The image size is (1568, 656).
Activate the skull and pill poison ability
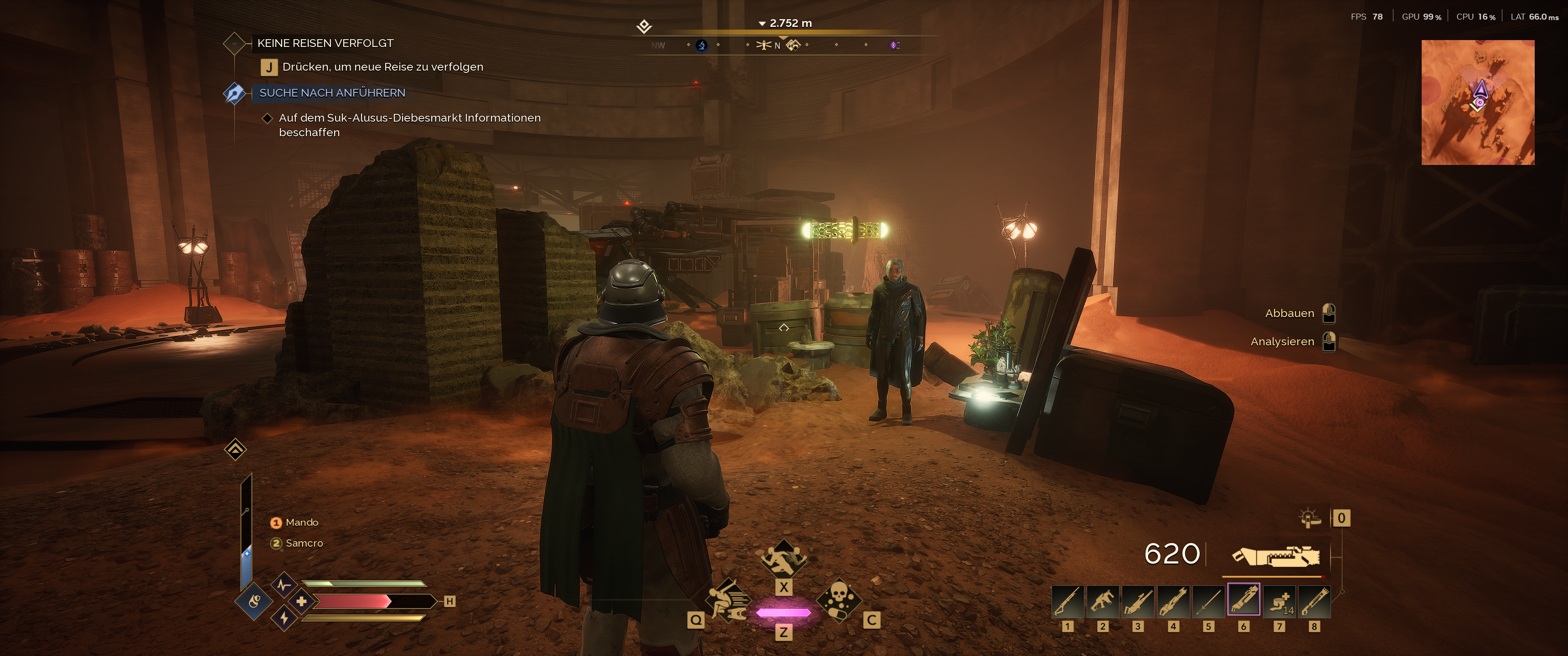pos(838,600)
